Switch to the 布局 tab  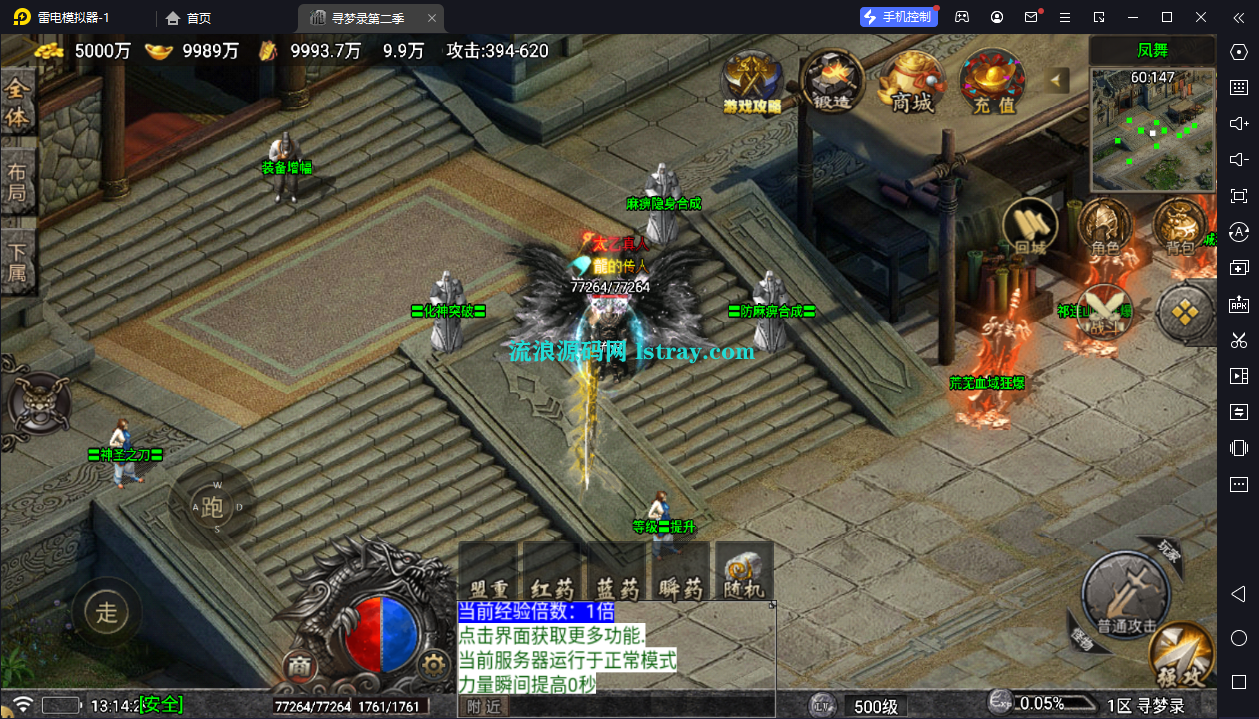[18, 181]
